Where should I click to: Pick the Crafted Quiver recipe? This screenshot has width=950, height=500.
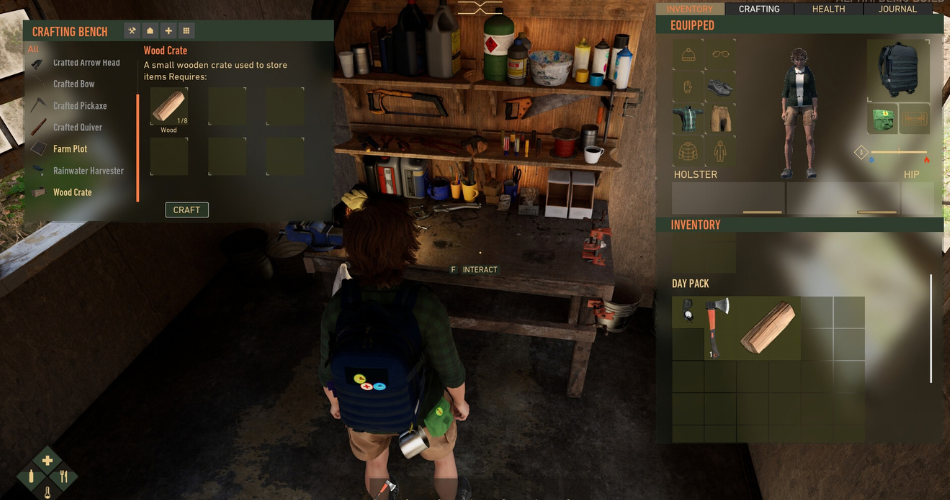[77, 128]
